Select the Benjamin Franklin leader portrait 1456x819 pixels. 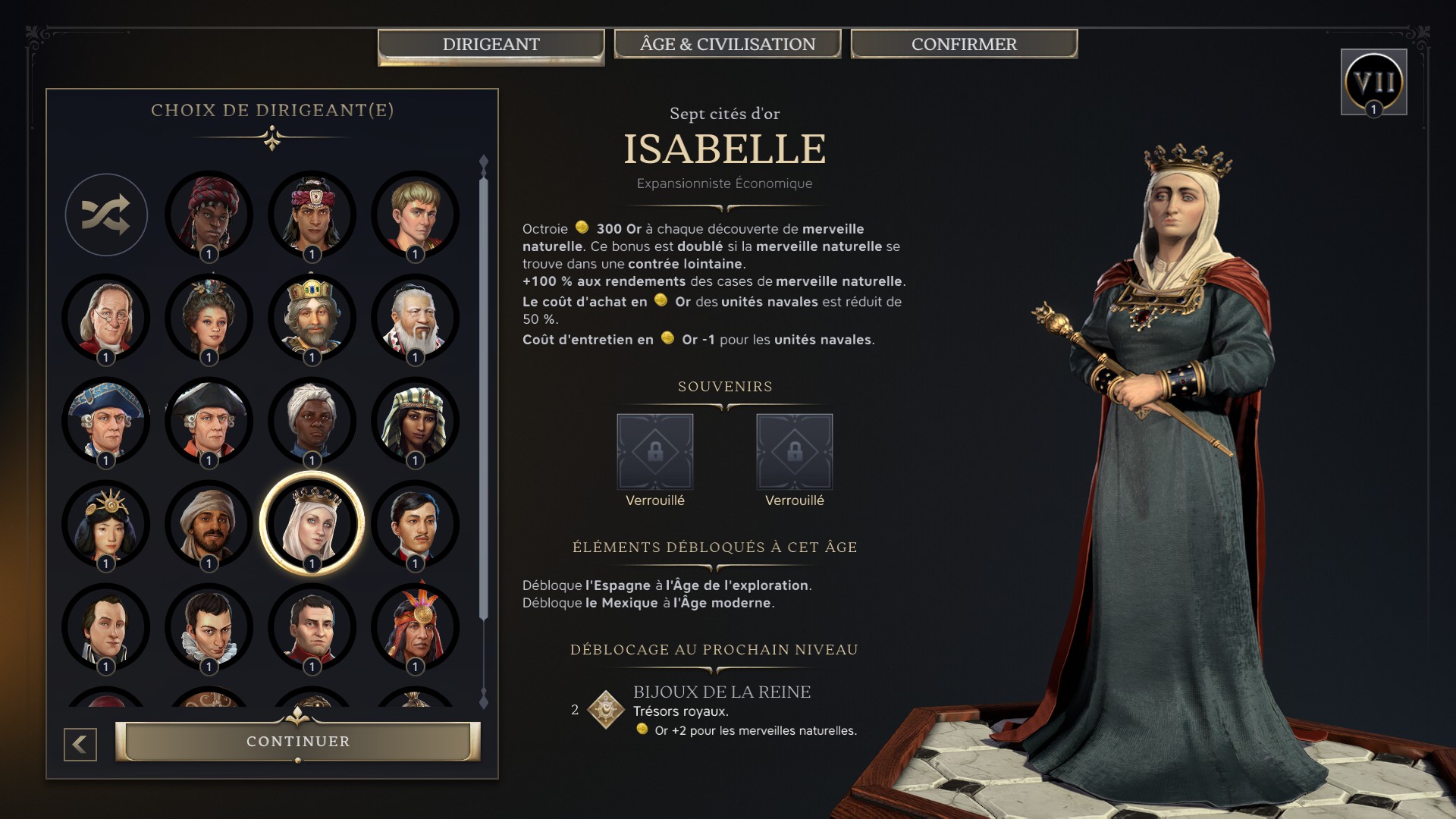[x=106, y=318]
